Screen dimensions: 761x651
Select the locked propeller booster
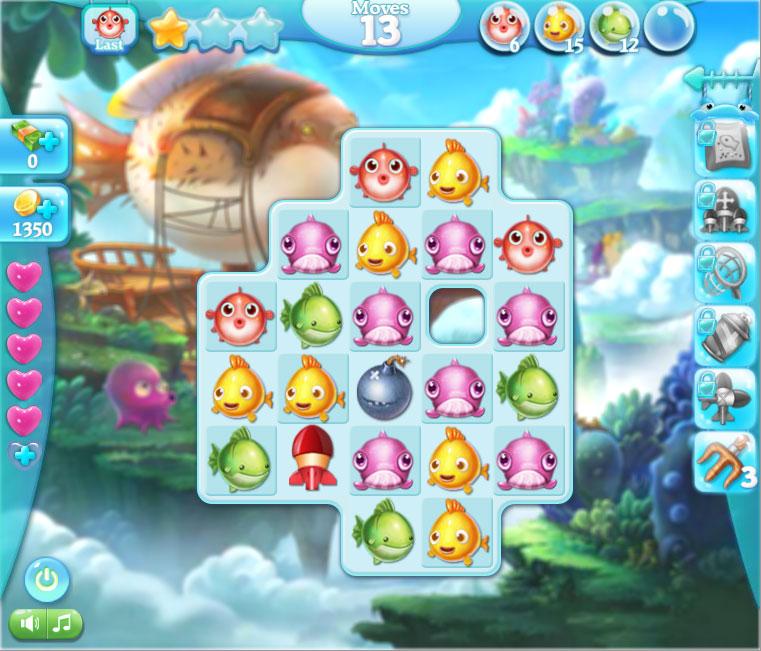click(x=726, y=399)
